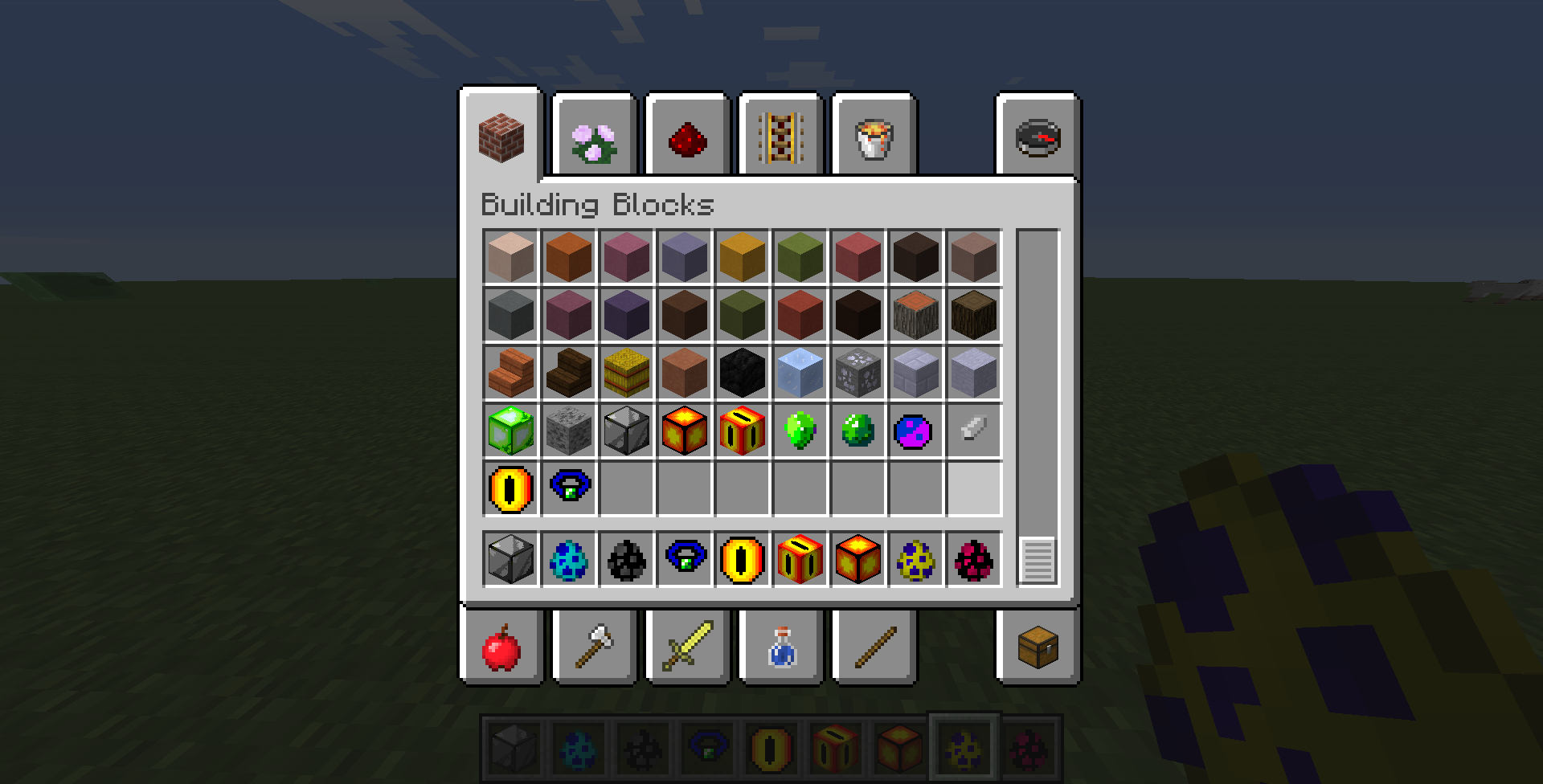Open the compass Search Items tab

pyautogui.click(x=1037, y=137)
